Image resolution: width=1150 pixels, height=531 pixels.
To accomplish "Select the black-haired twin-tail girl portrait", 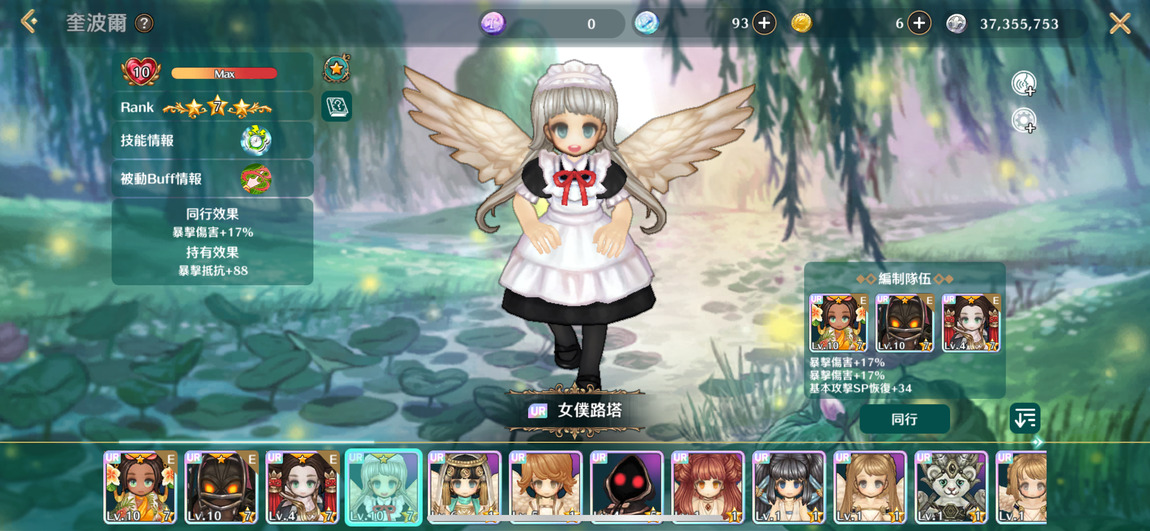I will [789, 487].
